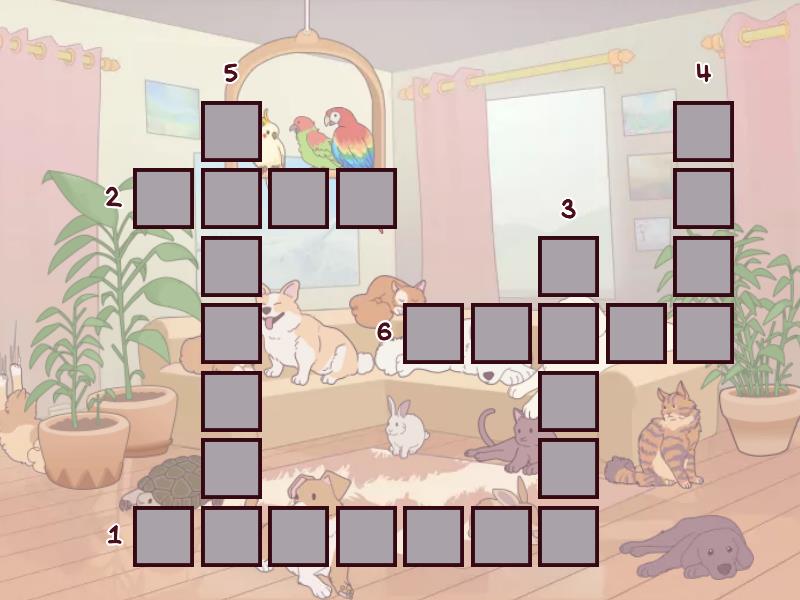Select the cell where words 4 and 6 cross
This screenshot has width=800, height=600.
(703, 333)
